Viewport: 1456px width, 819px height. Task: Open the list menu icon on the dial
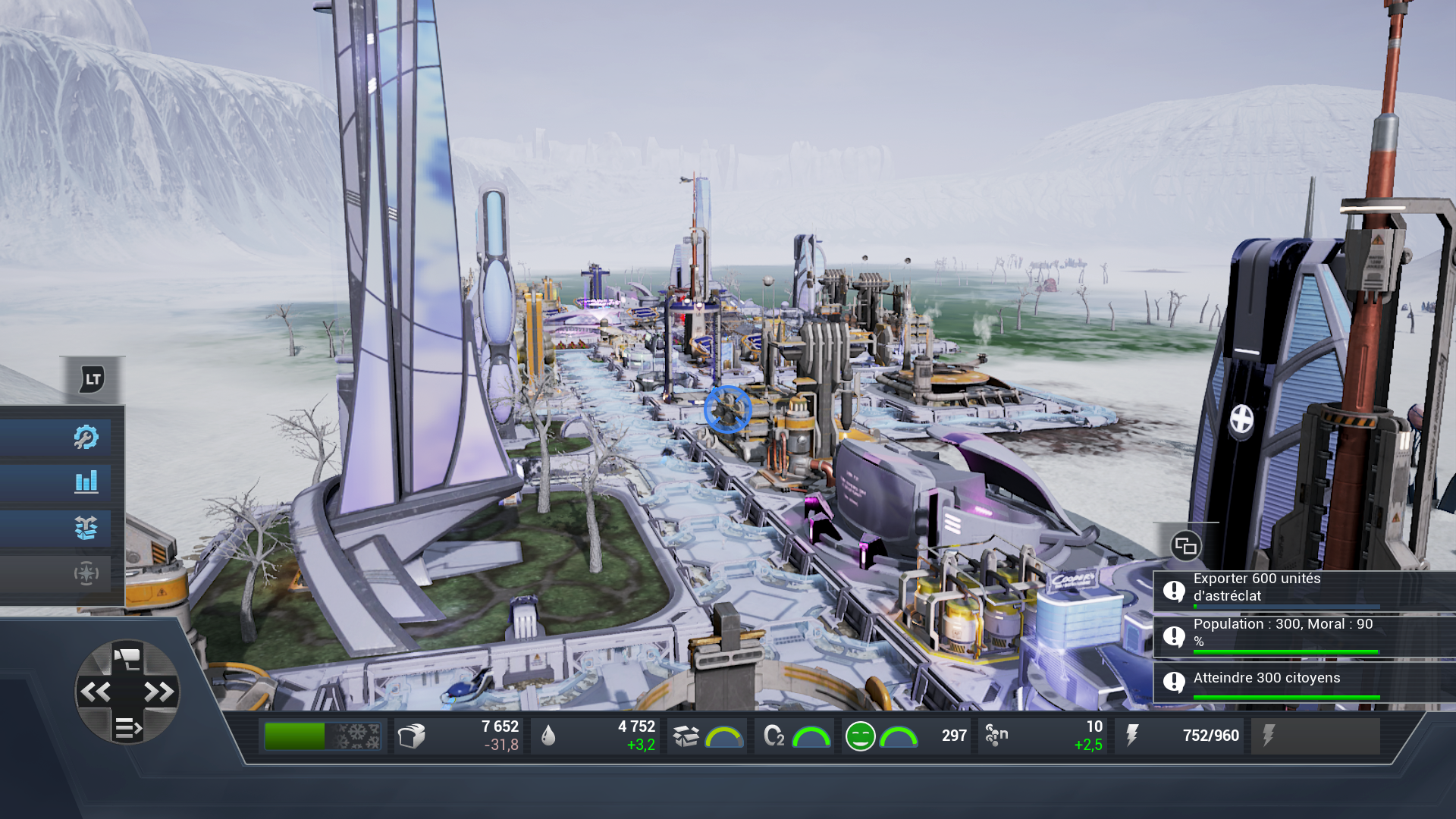pos(127,728)
